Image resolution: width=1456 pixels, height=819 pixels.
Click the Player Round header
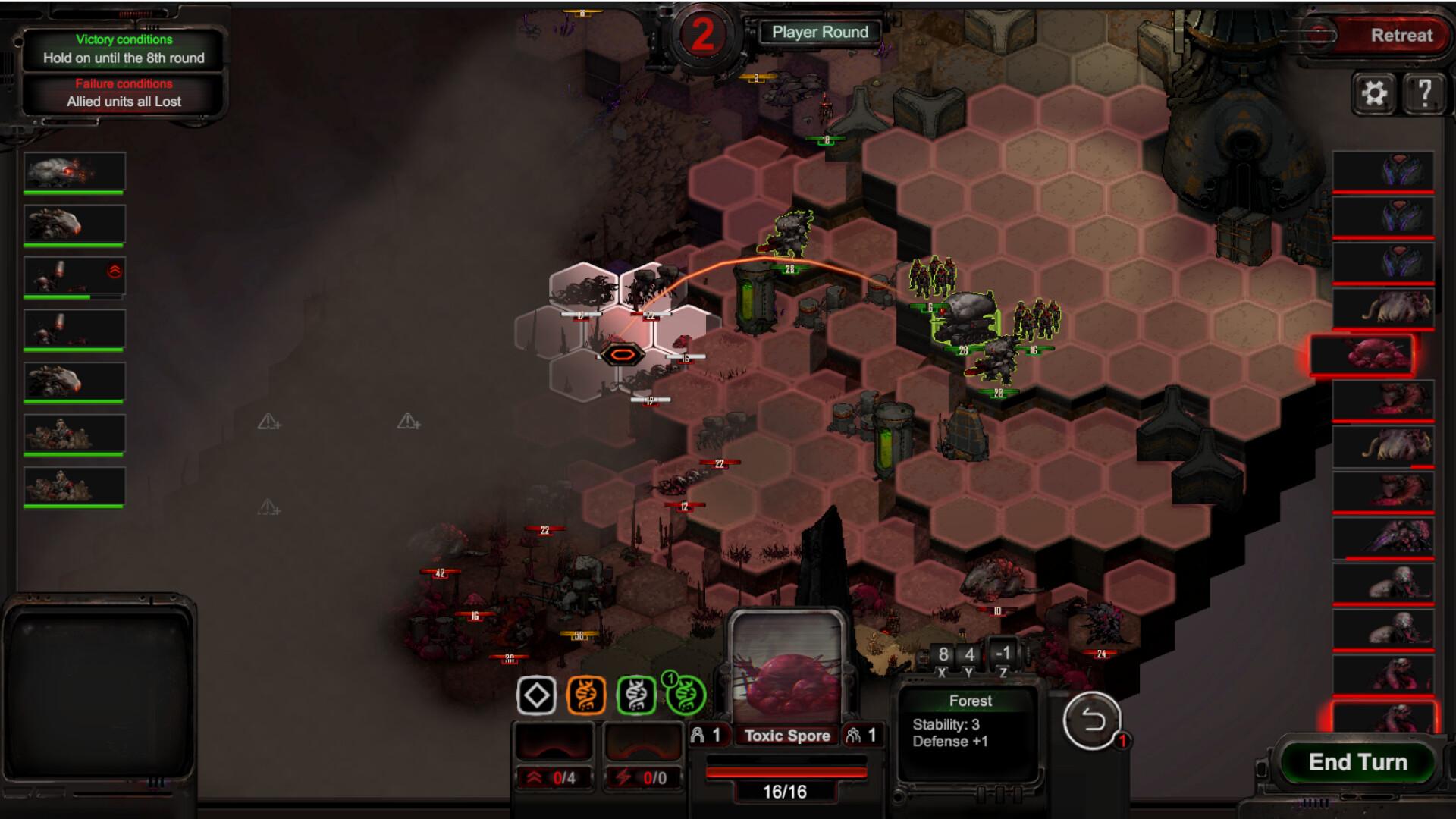pos(821,32)
